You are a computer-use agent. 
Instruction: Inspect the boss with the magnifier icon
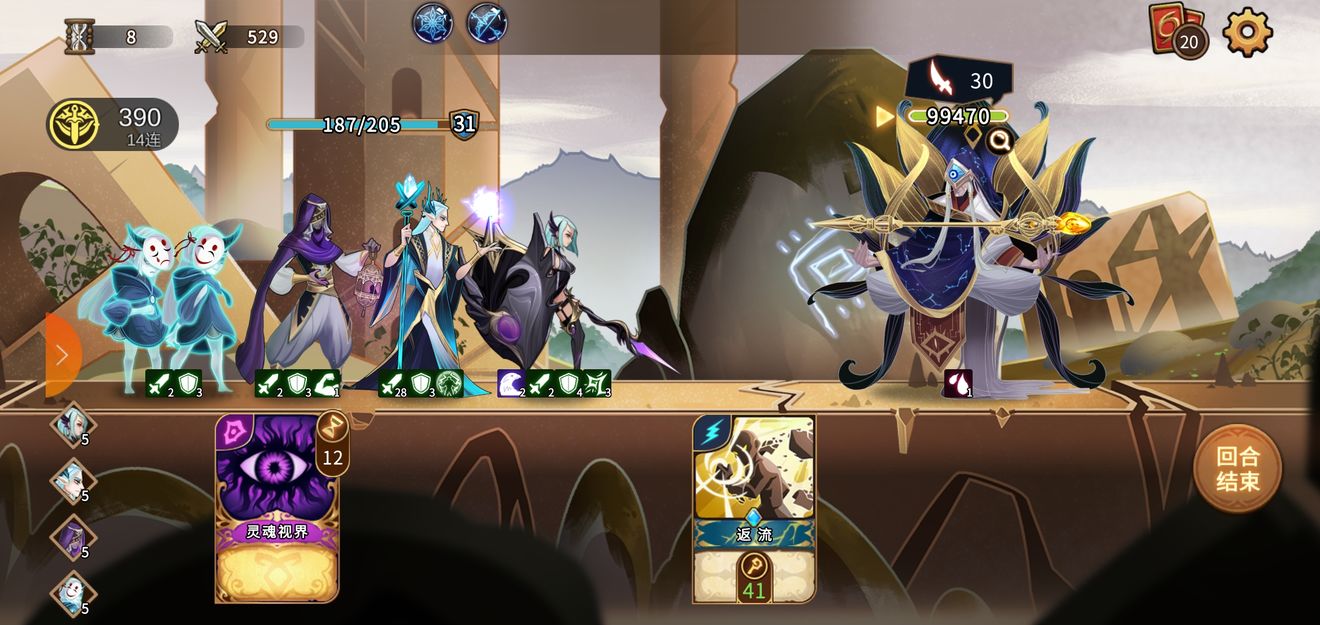pyautogui.click(x=998, y=142)
